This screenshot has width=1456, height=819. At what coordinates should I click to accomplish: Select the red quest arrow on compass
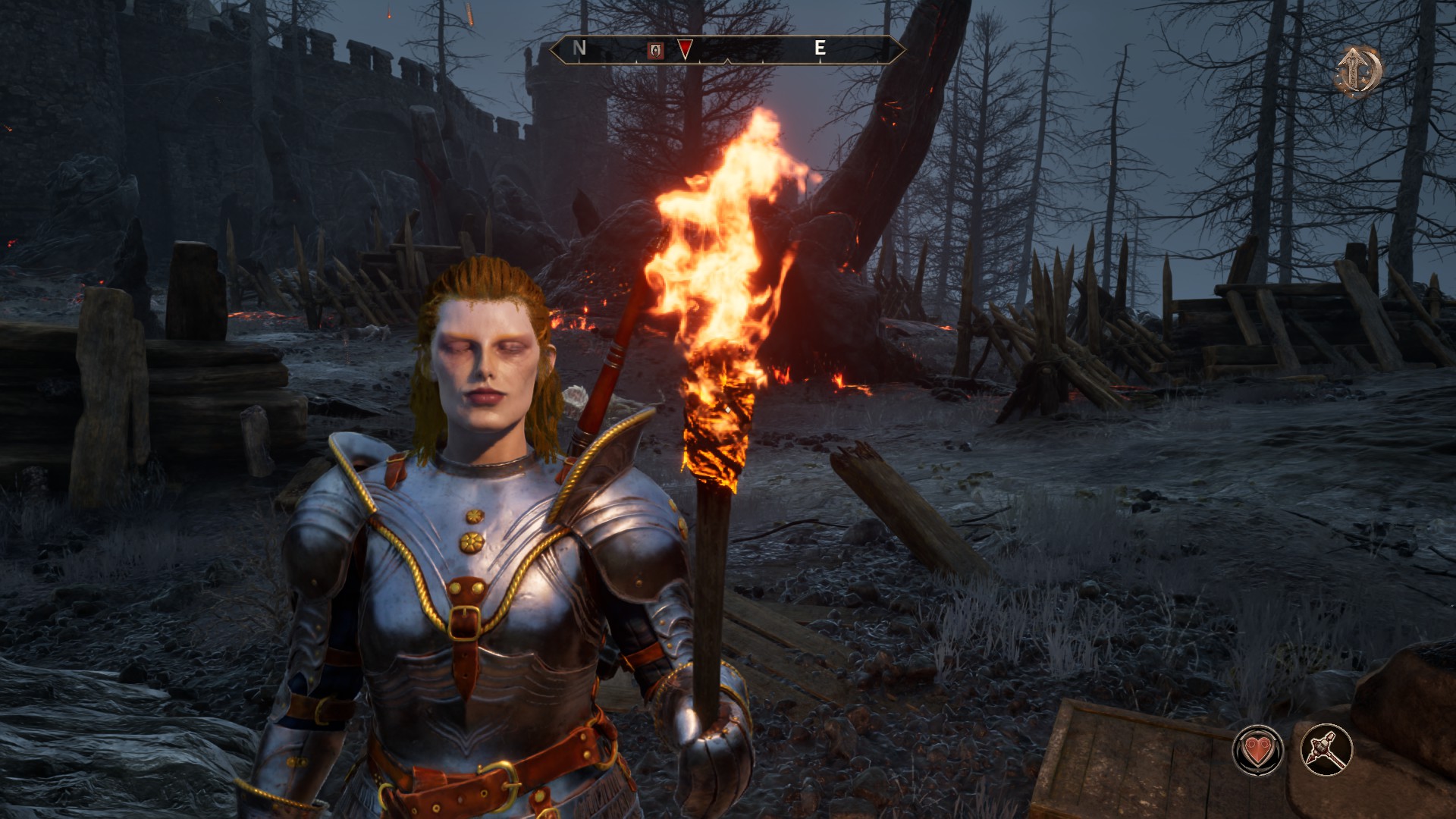tap(685, 50)
